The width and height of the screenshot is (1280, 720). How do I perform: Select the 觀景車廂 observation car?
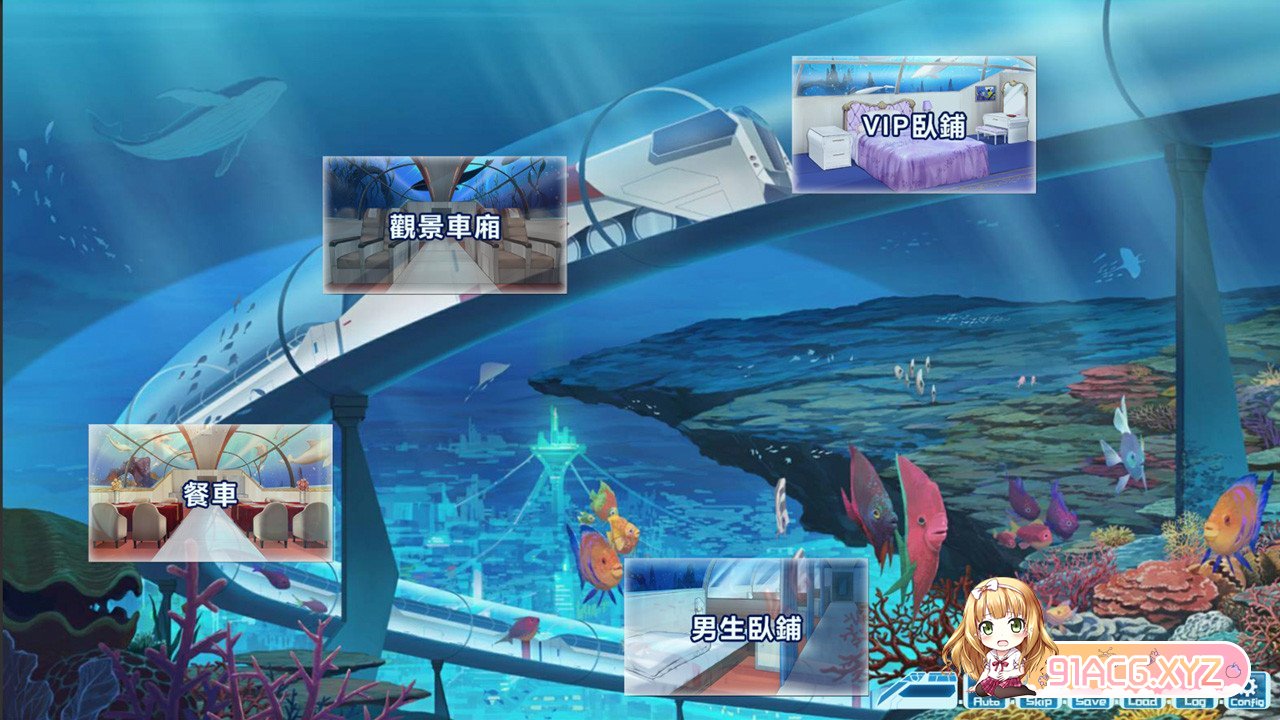(444, 225)
